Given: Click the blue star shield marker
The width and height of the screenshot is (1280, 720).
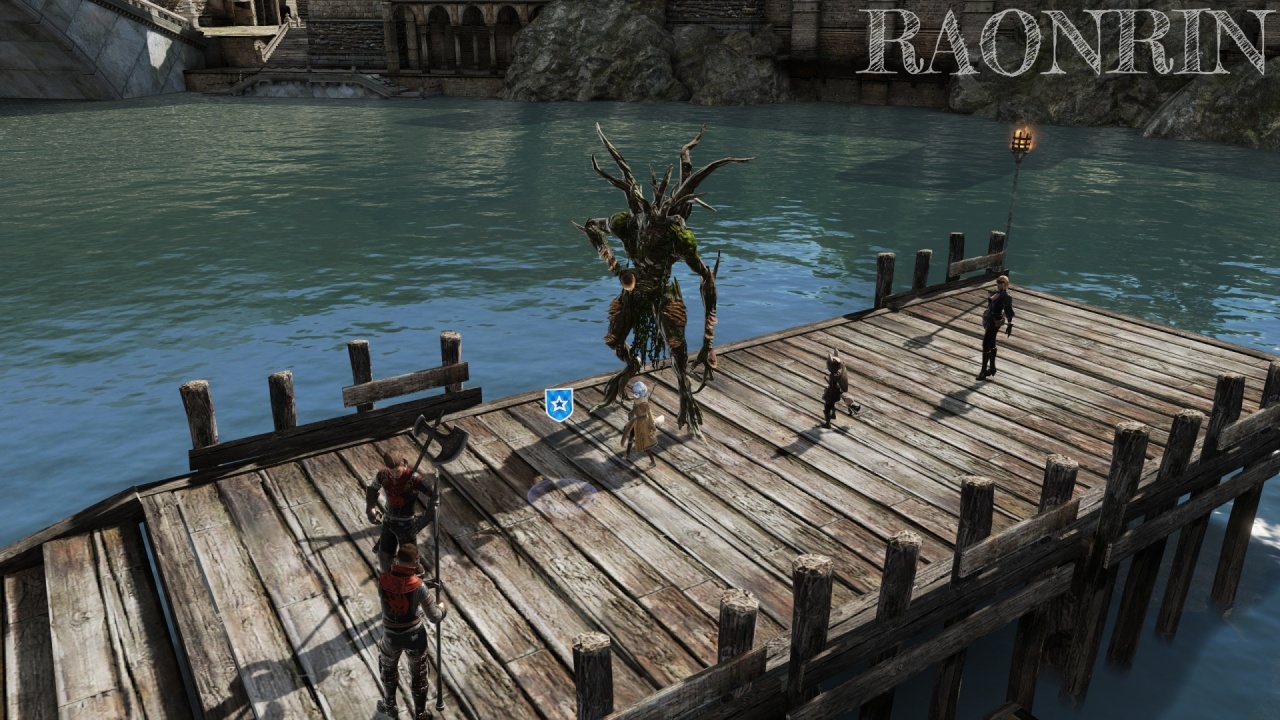Looking at the screenshot, I should click(x=558, y=404).
